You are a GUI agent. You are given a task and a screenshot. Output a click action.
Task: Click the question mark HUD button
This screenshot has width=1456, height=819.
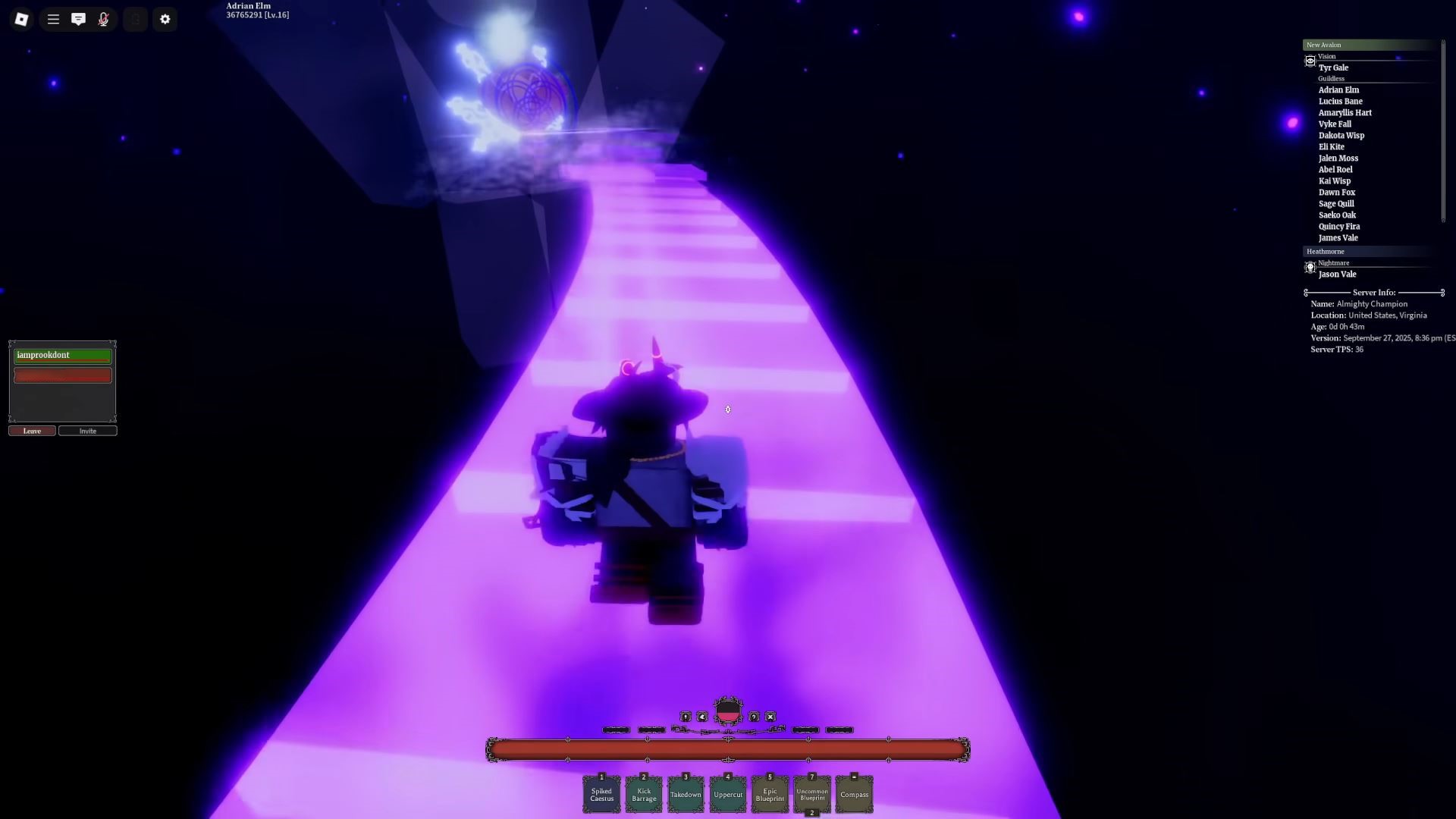(754, 717)
